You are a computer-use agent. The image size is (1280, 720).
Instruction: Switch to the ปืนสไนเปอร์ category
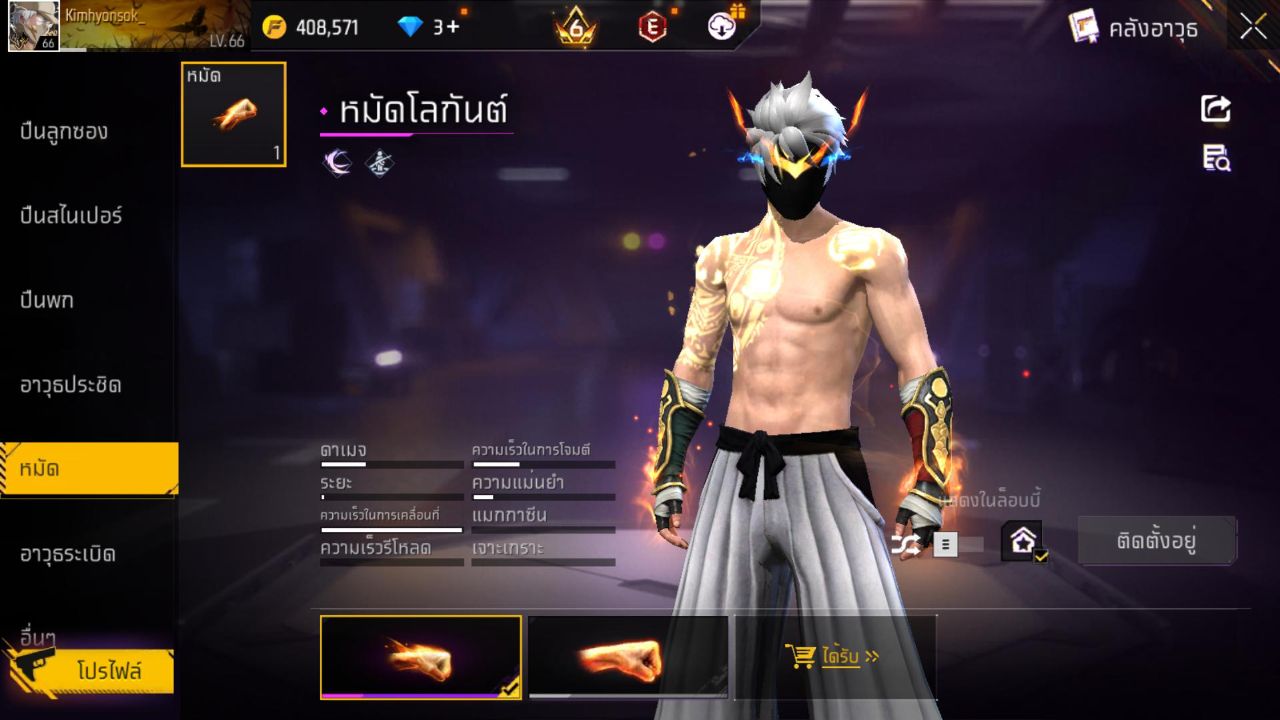[x=68, y=215]
